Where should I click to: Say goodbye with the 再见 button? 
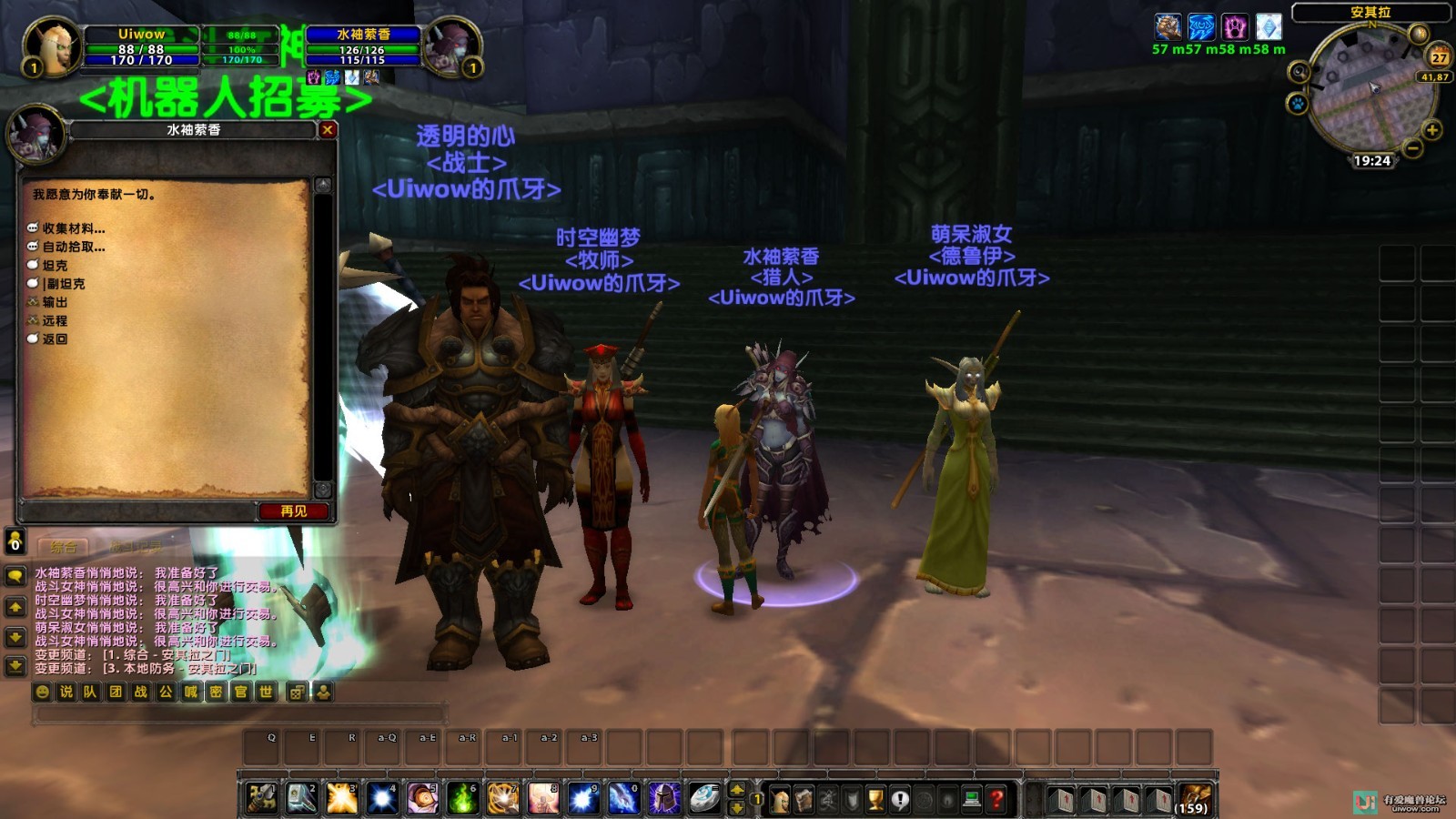click(x=294, y=511)
